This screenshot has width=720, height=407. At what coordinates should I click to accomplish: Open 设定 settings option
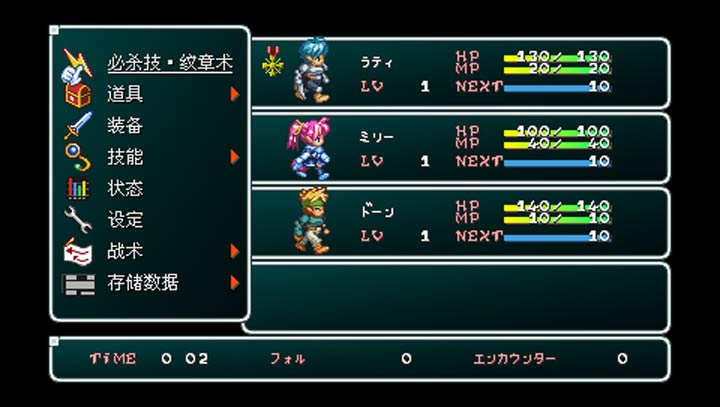point(125,220)
